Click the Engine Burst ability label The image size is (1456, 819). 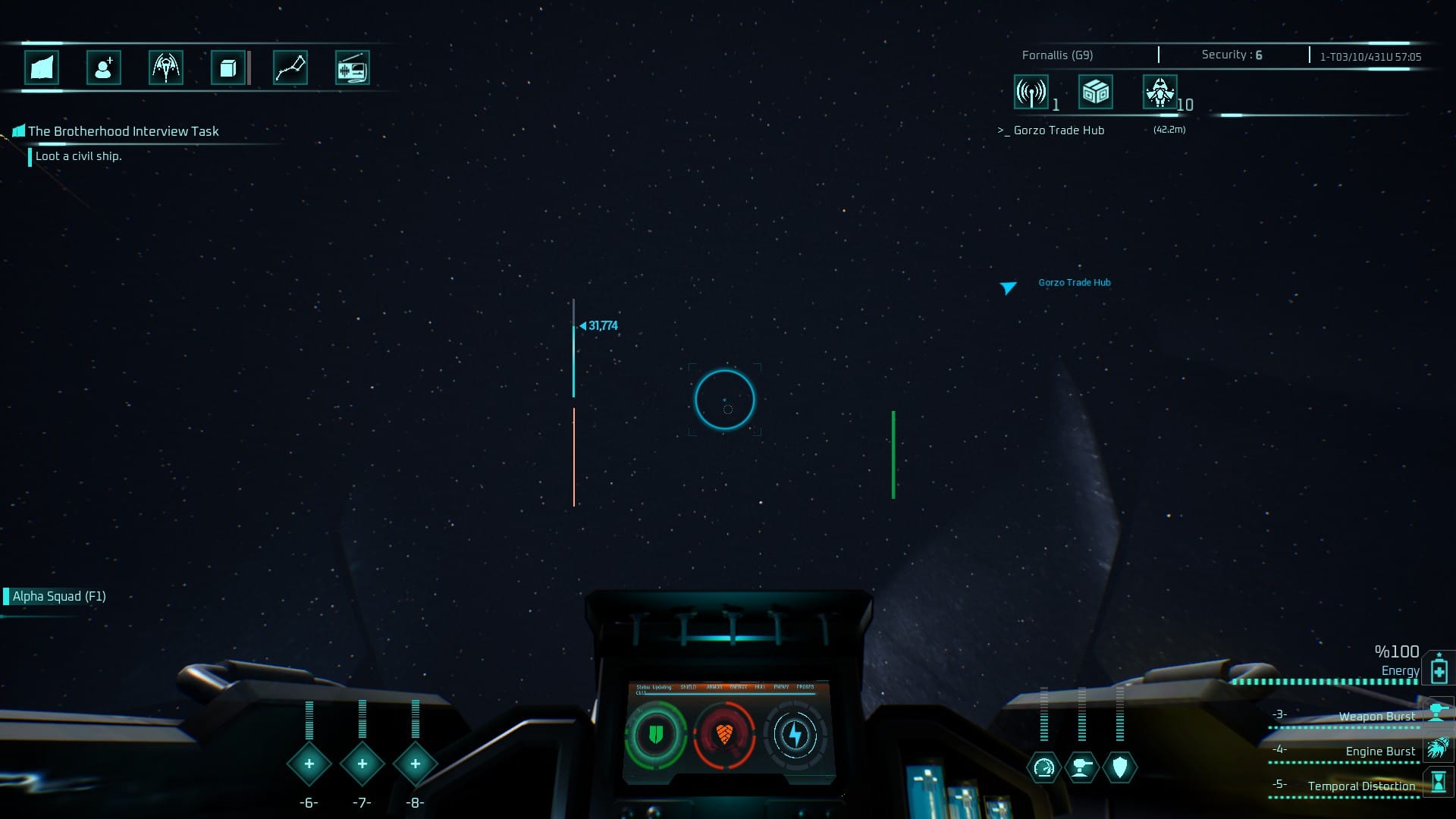coord(1379,751)
